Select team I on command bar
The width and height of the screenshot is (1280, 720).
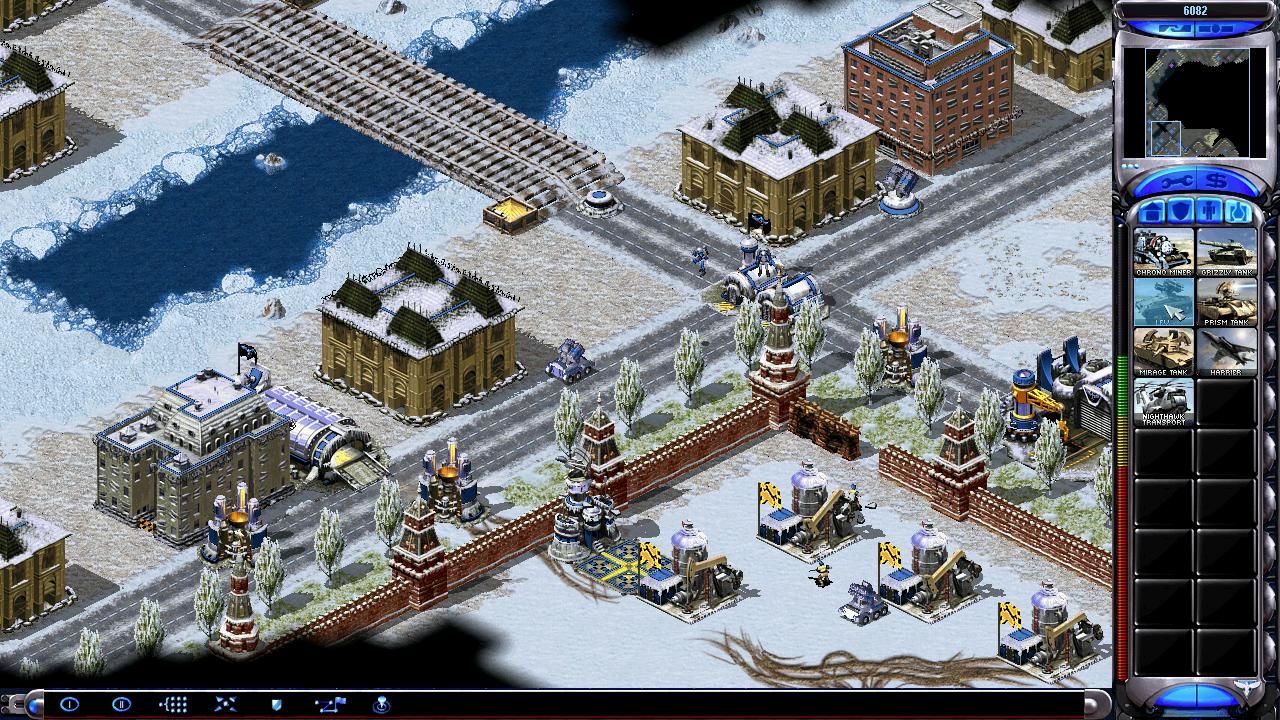(x=69, y=704)
